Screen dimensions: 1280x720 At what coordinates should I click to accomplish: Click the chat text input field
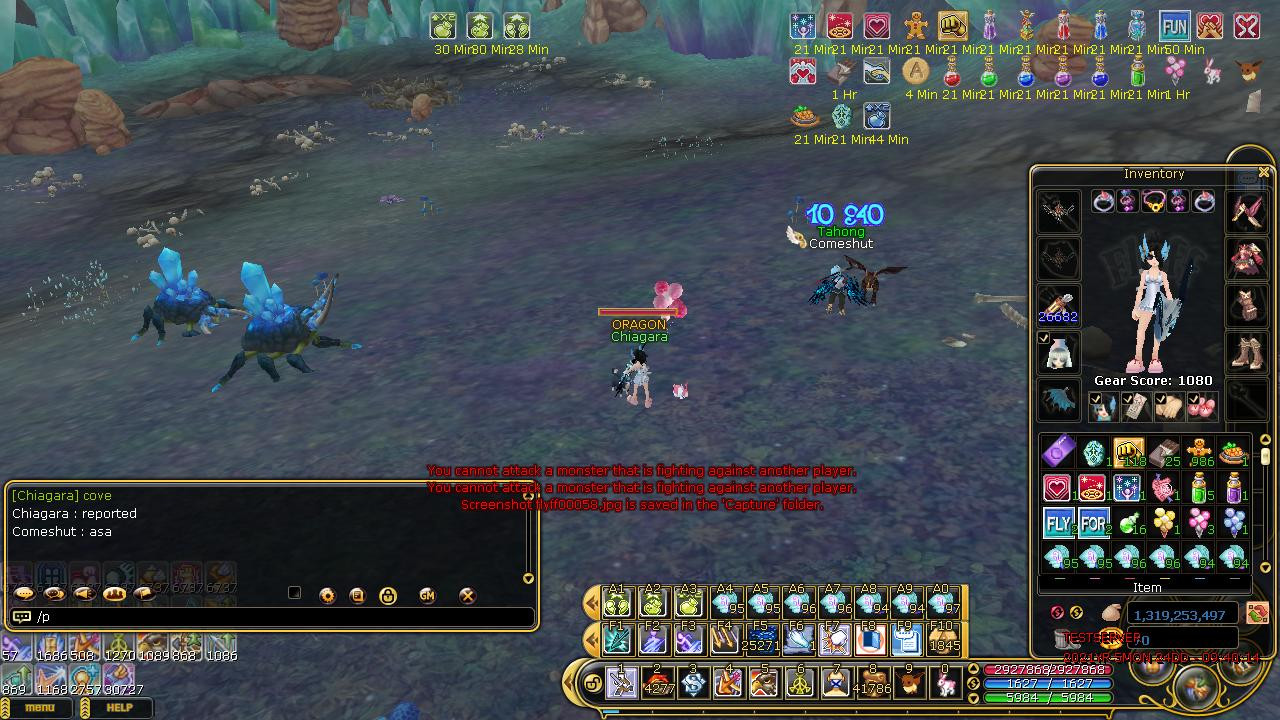coord(280,617)
